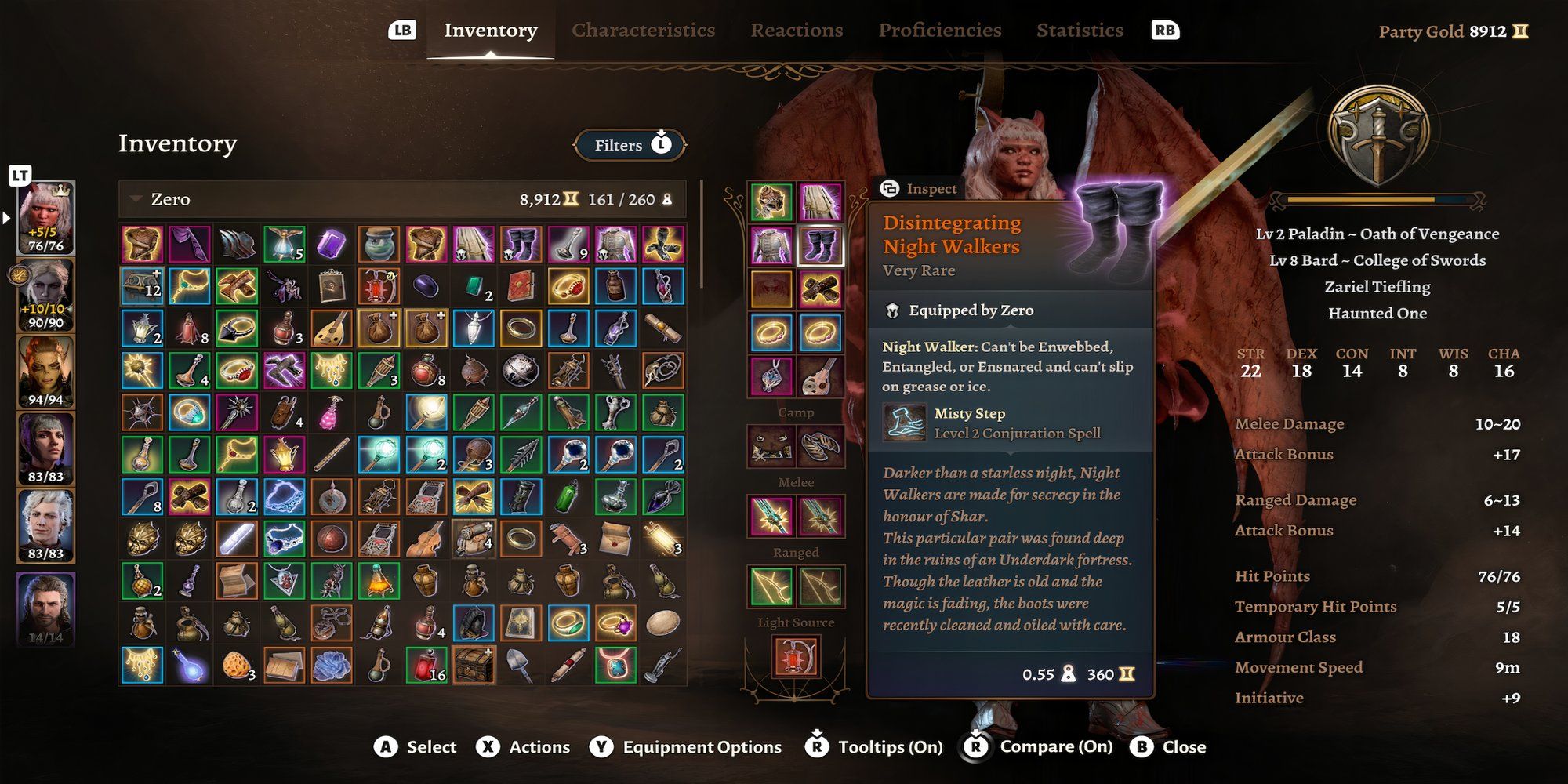Choose the bearded party portrait showing 14/14
Viewport: 1568px width, 784px height.
pos(46,608)
